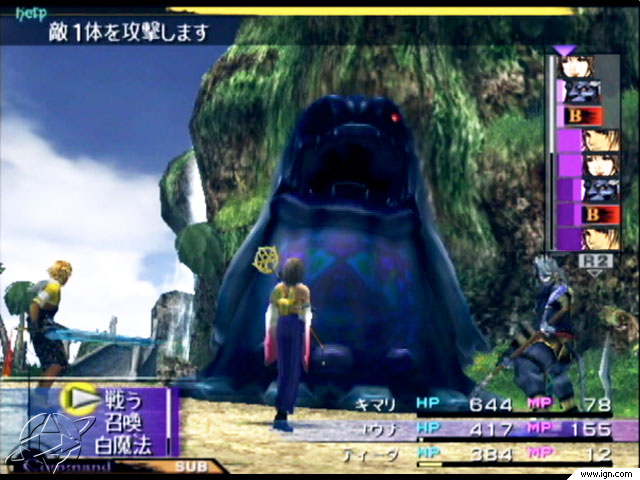Select the 戦う attack command
This screenshot has height=480, width=640.
116,400
